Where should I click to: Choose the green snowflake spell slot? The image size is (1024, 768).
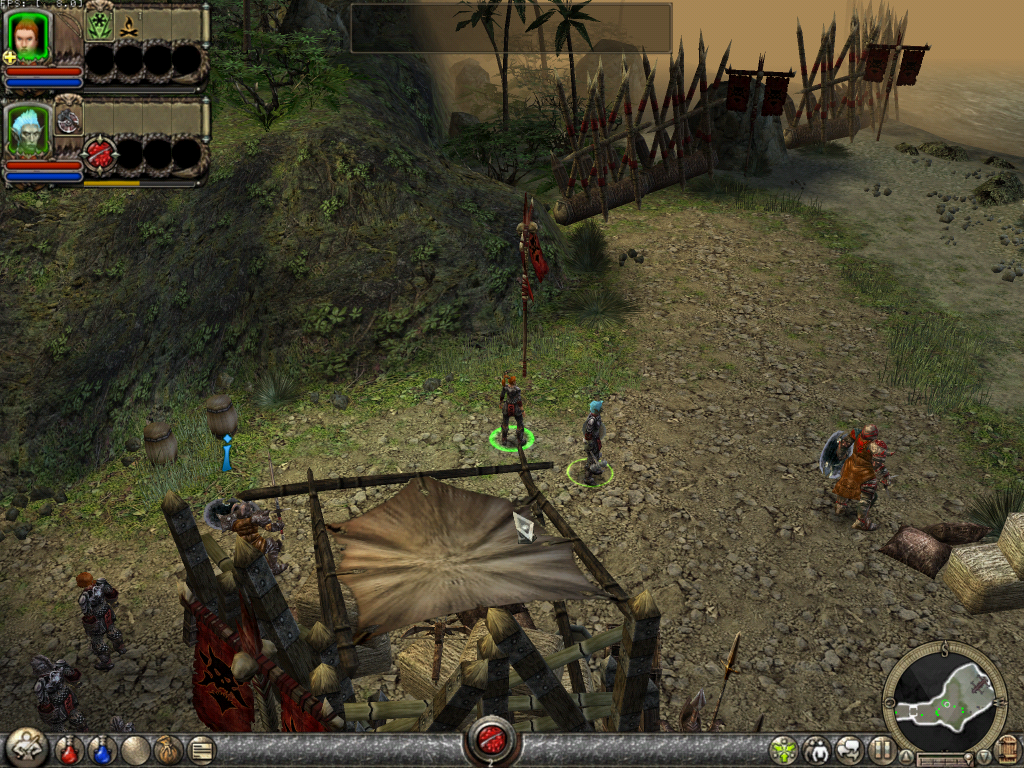99,25
